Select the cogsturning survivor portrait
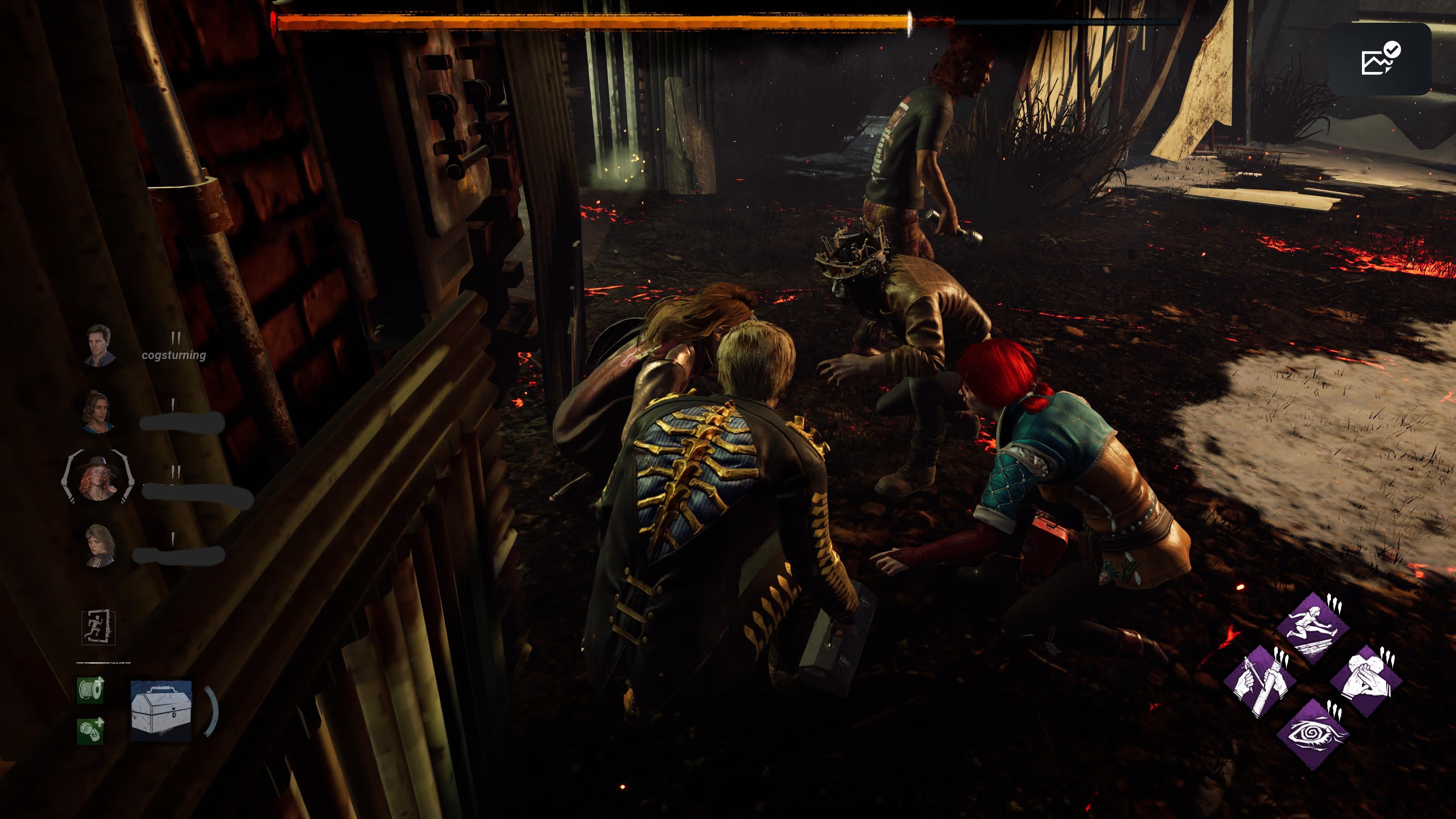Screen dimensions: 1456x819 point(100,345)
